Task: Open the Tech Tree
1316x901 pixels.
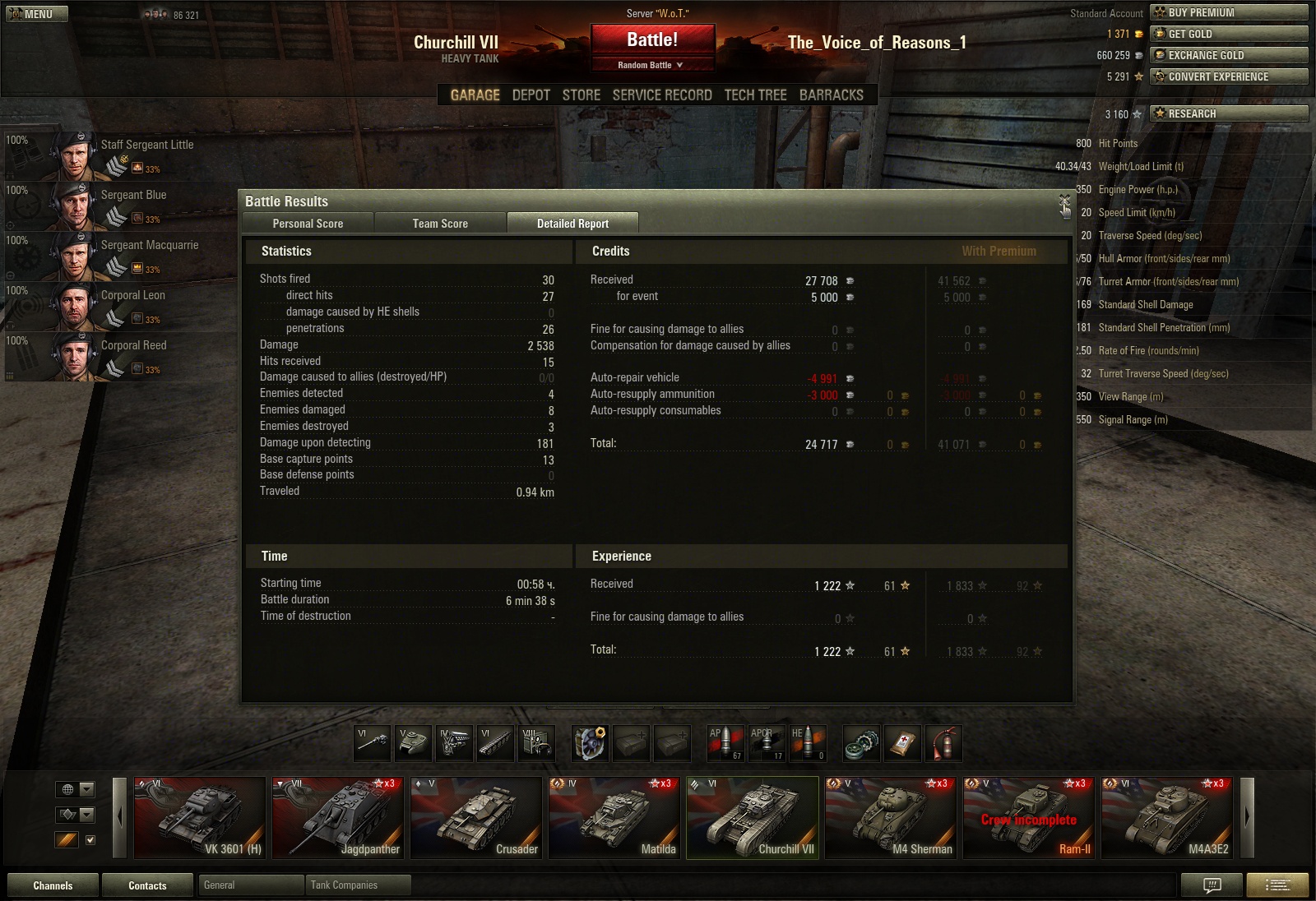Action: pos(755,95)
